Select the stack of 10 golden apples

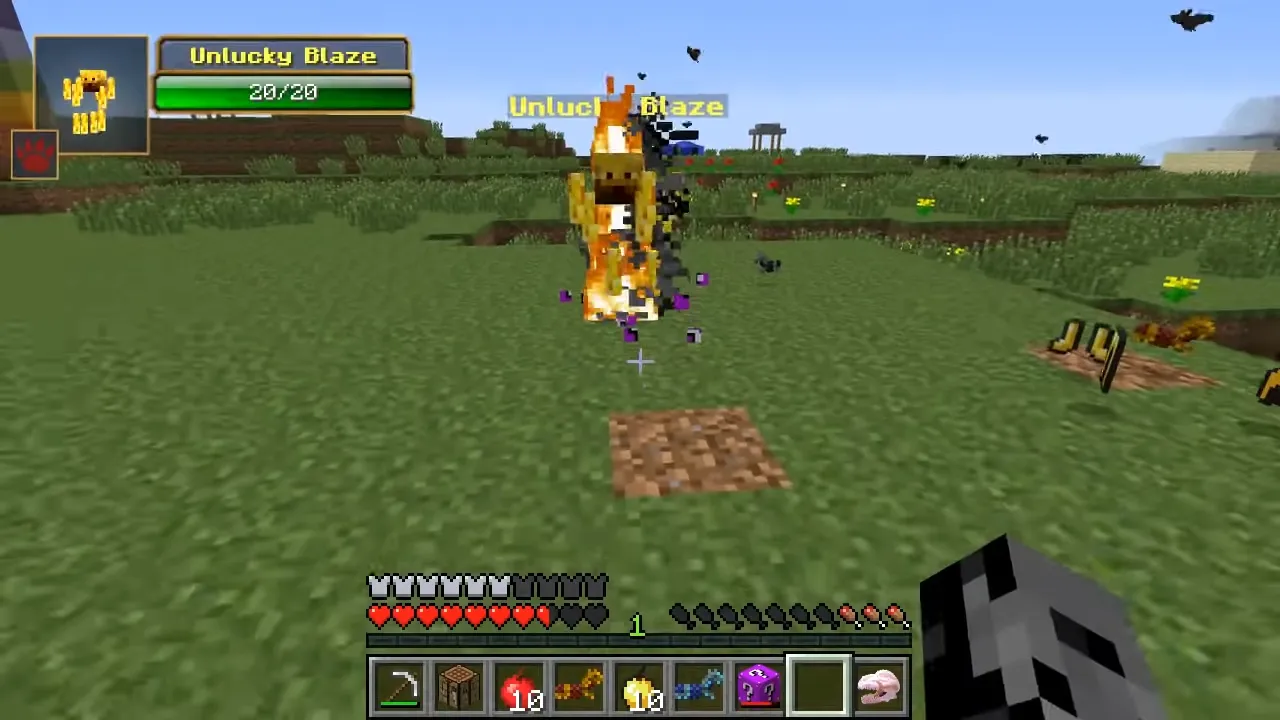[638, 684]
